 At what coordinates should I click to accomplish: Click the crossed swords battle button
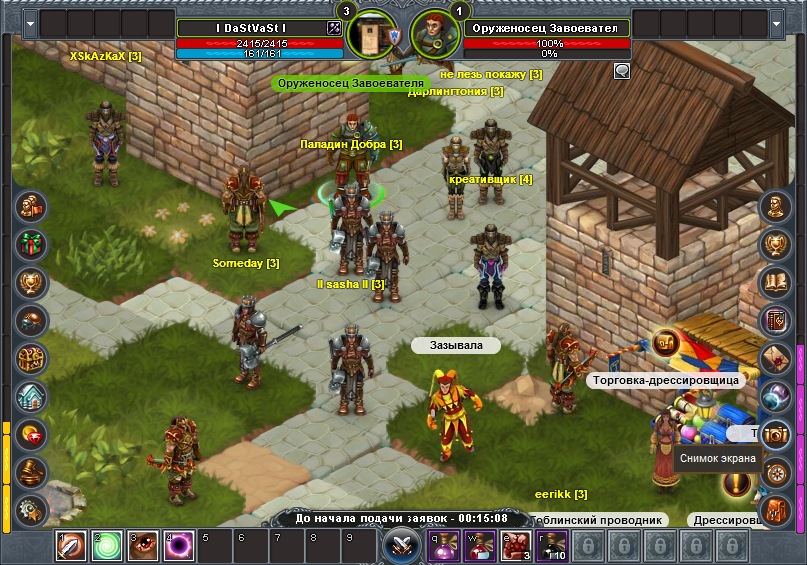click(402, 546)
